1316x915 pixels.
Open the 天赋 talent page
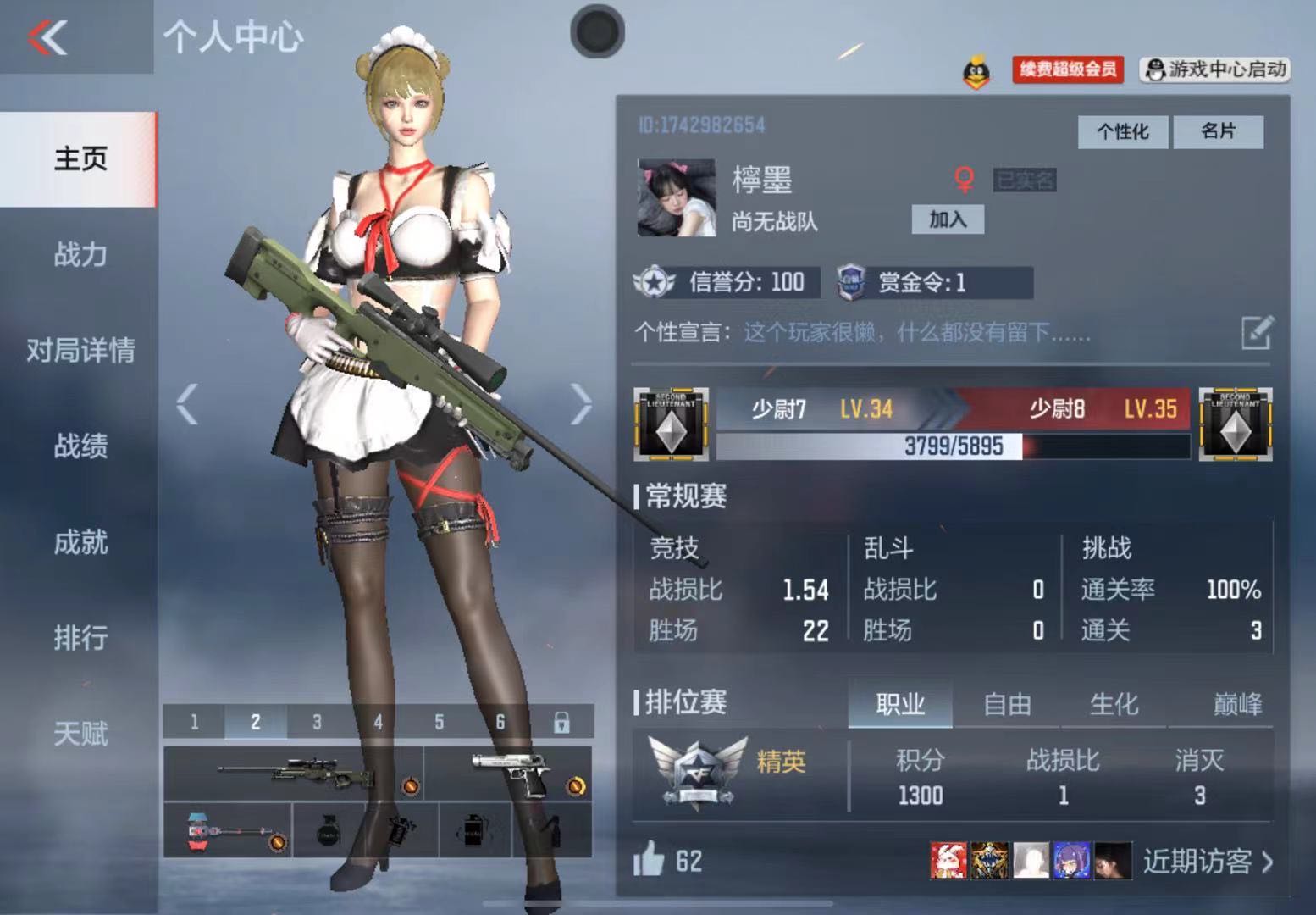(x=80, y=733)
